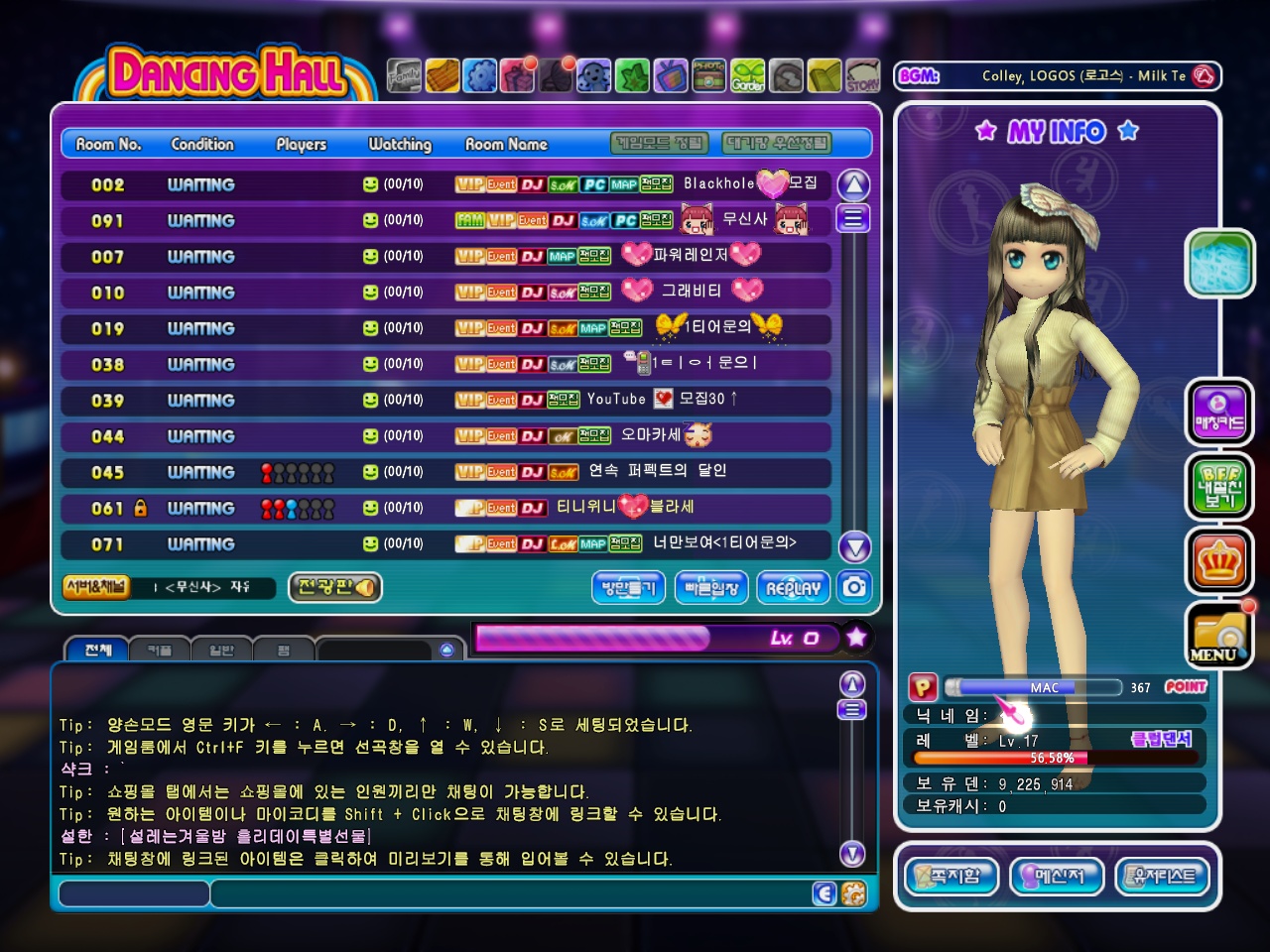Viewport: 1270px width, 952px height.
Task: Open the Photo album toolbar icon
Action: 708,75
